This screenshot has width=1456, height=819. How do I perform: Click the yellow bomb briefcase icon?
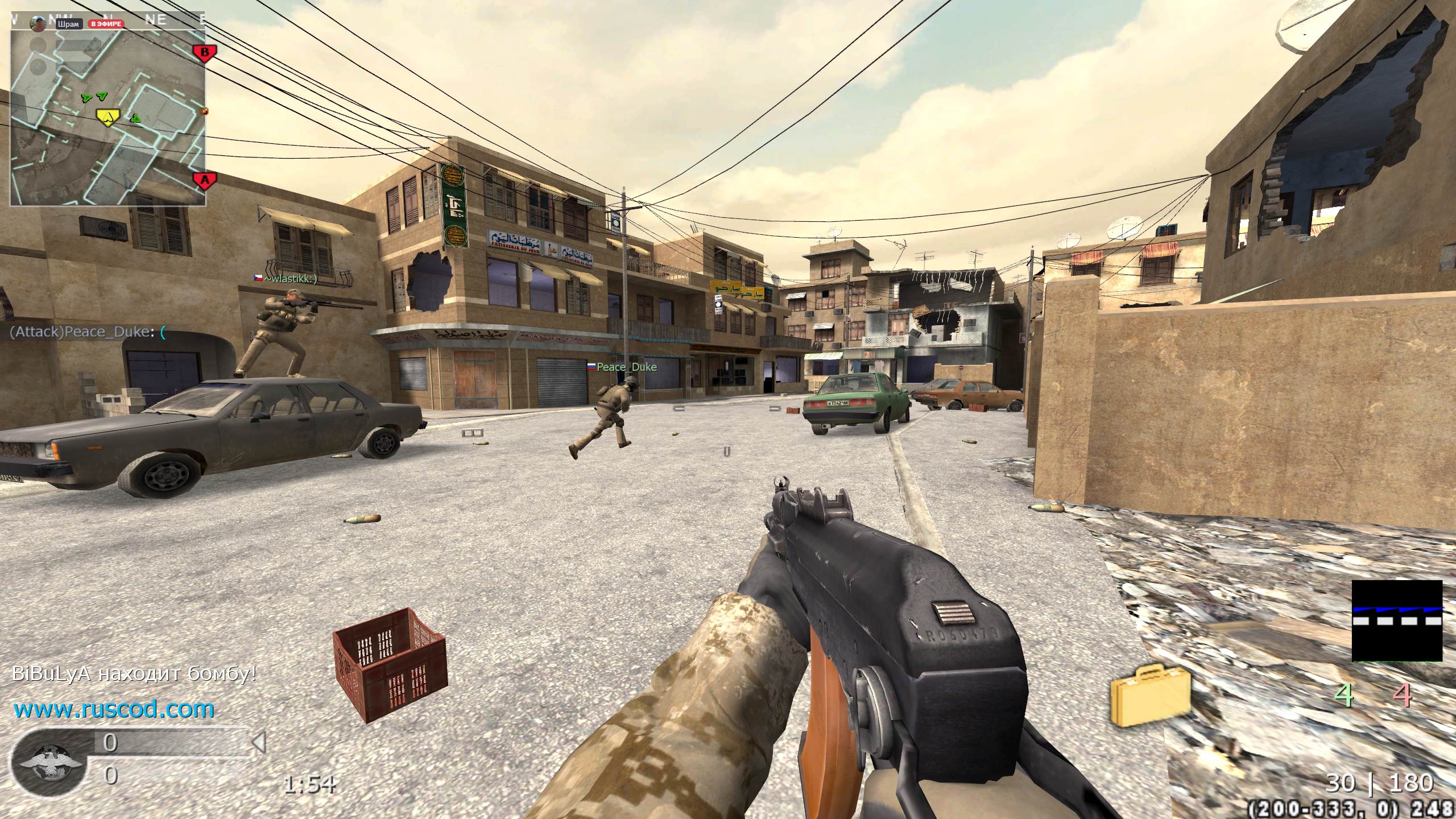[x=1150, y=695]
